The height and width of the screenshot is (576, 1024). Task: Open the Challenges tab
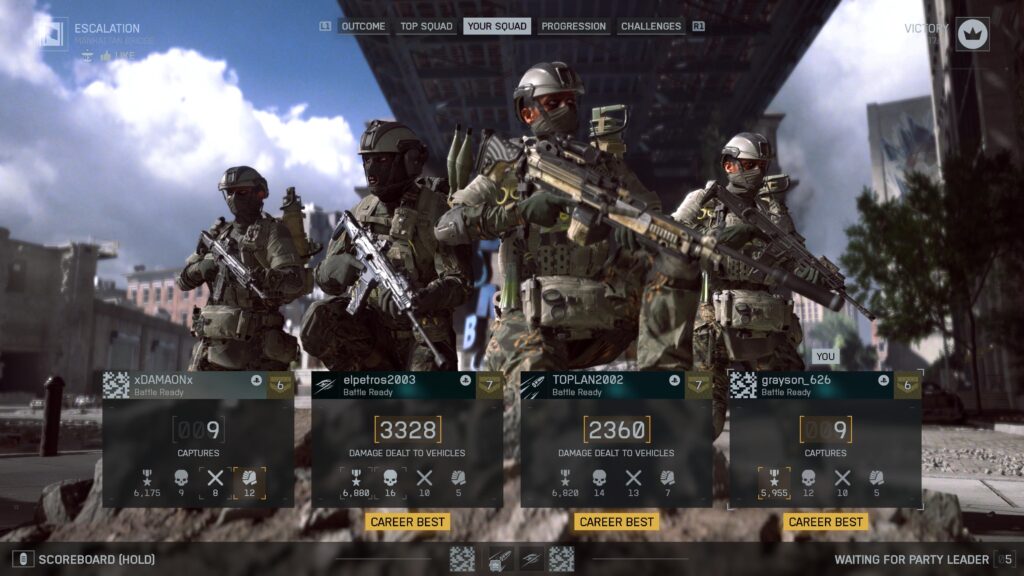click(651, 26)
